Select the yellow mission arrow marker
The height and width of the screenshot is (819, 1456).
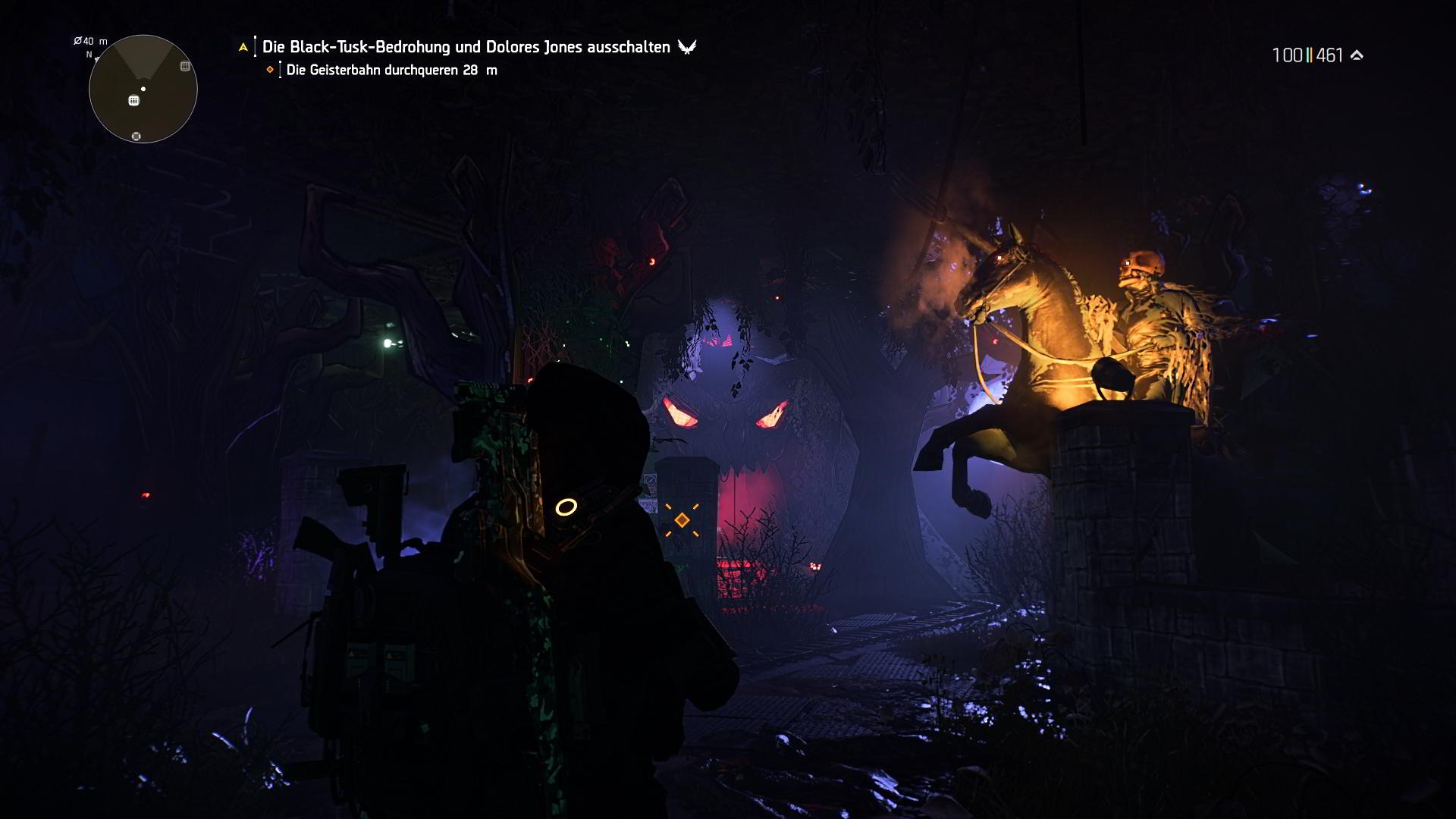pyautogui.click(x=243, y=47)
